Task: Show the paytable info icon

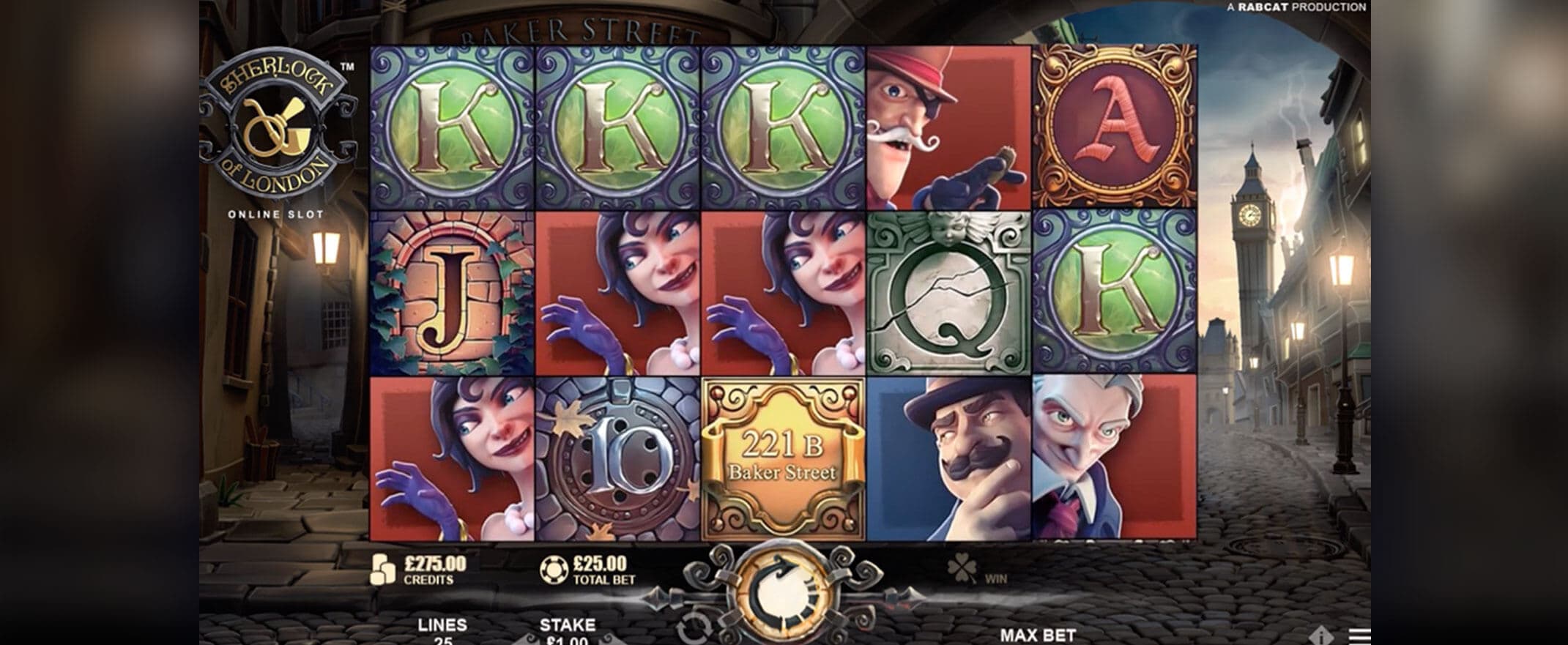Action: pyautogui.click(x=1321, y=636)
